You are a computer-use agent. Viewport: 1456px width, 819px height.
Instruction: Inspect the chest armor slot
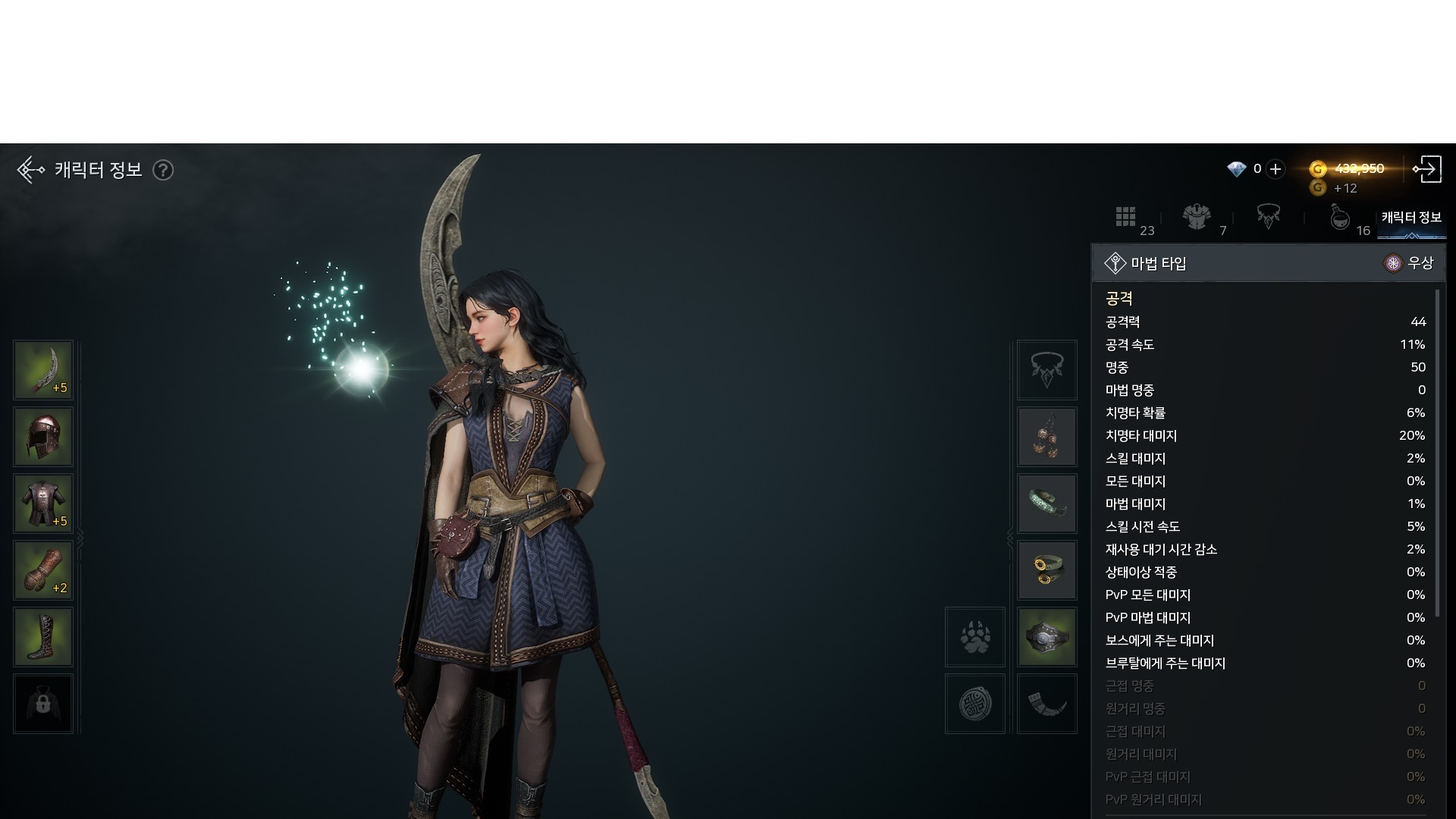[x=43, y=504]
